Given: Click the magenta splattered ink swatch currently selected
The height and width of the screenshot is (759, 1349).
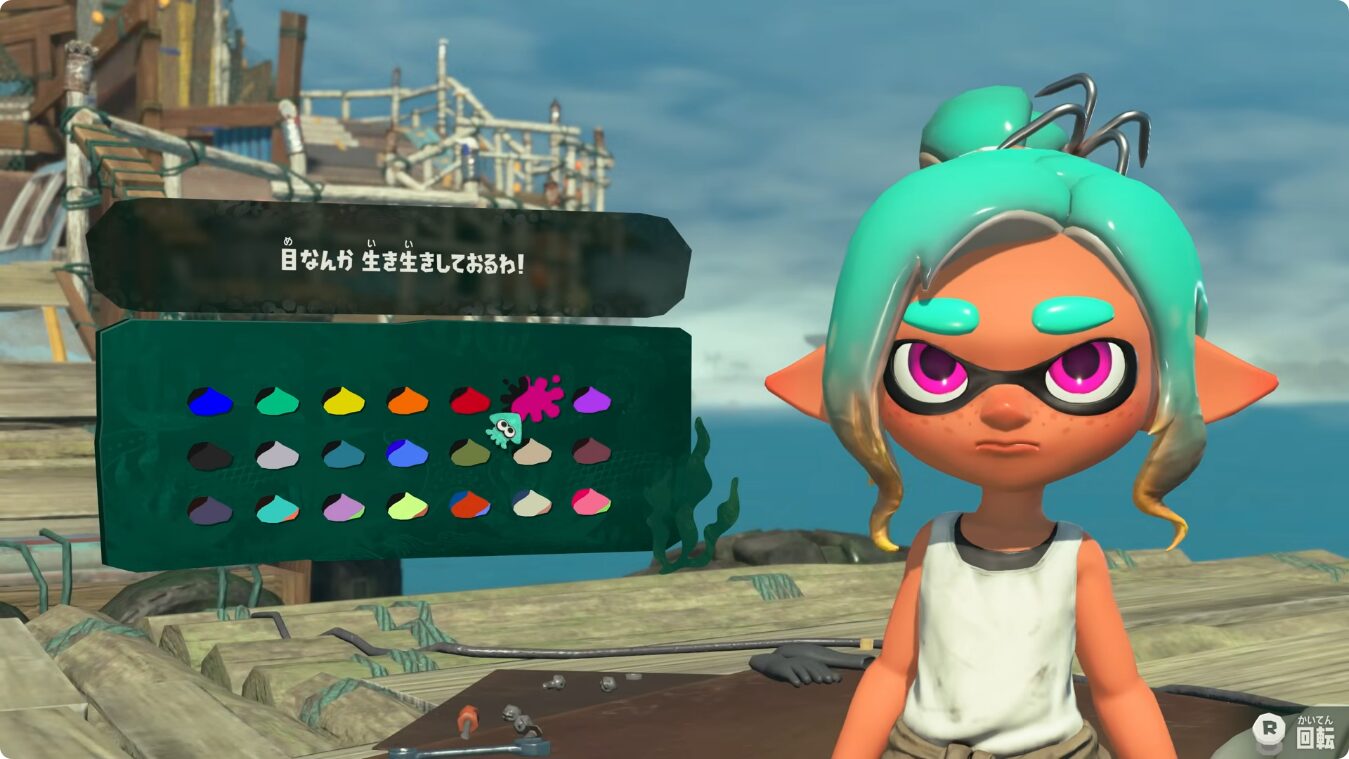Looking at the screenshot, I should (540, 398).
